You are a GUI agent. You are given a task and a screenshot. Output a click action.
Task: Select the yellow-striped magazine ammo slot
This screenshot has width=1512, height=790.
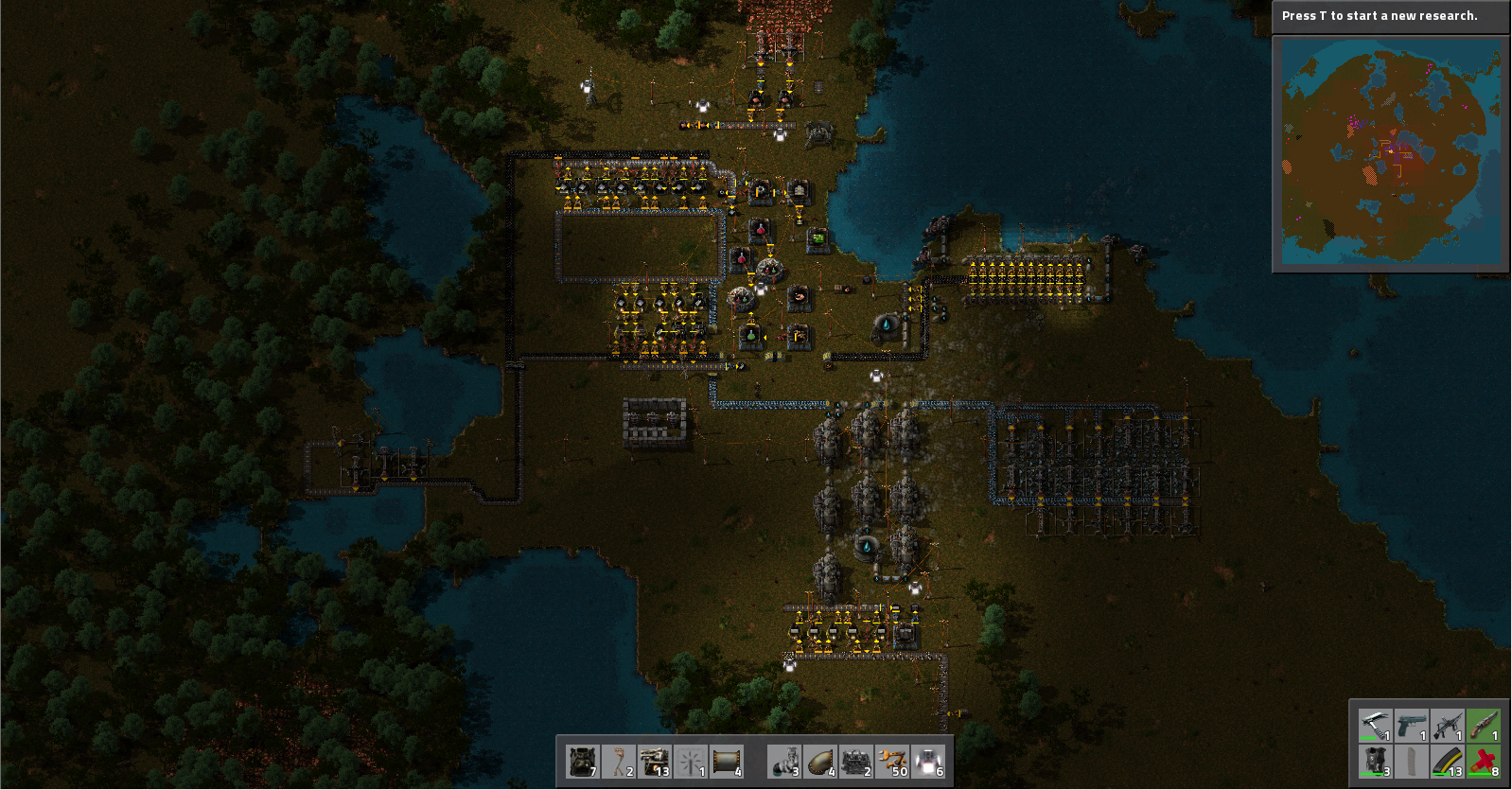[x=1447, y=761]
